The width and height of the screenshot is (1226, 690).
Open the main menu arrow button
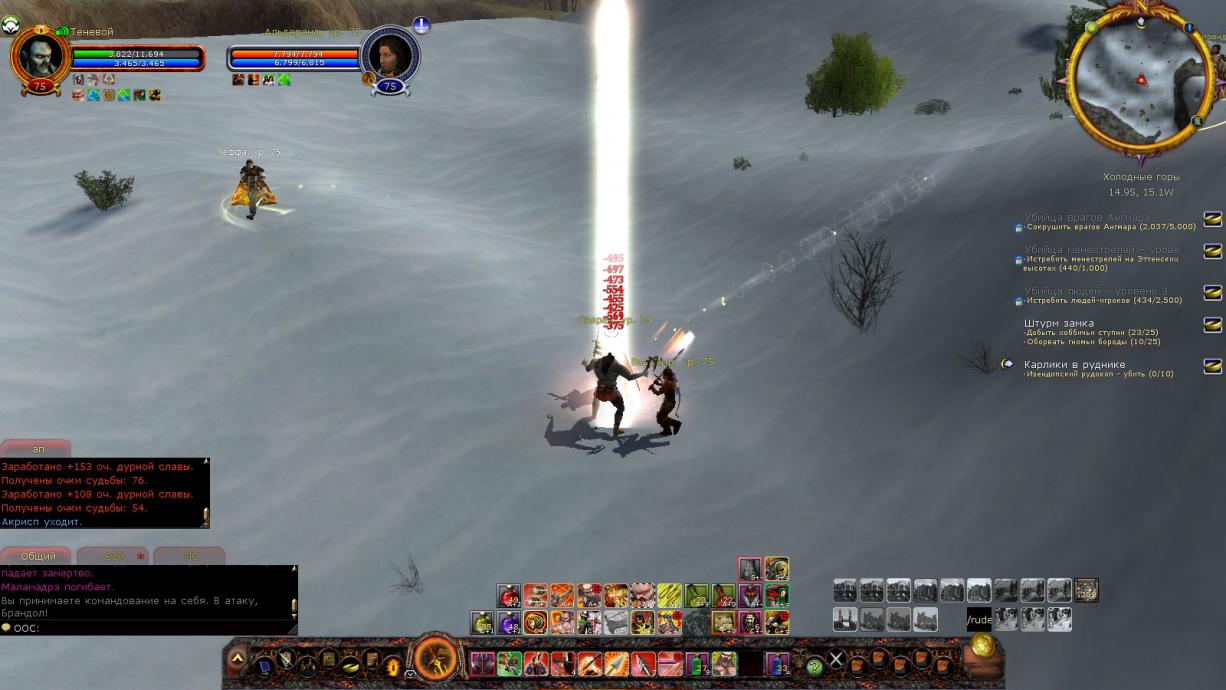(x=237, y=659)
